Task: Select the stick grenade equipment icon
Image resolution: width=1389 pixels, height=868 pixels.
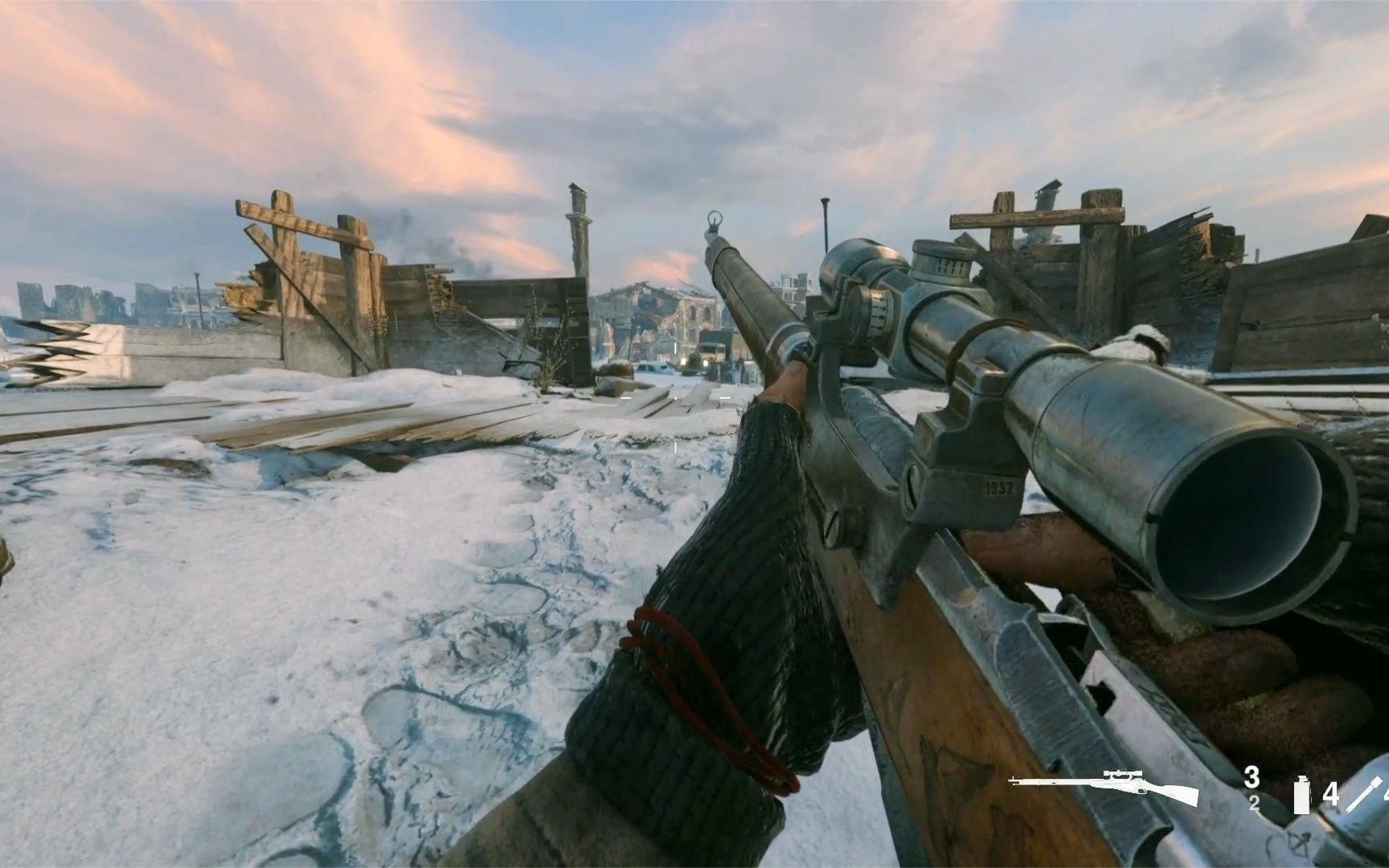Action: (1362, 794)
